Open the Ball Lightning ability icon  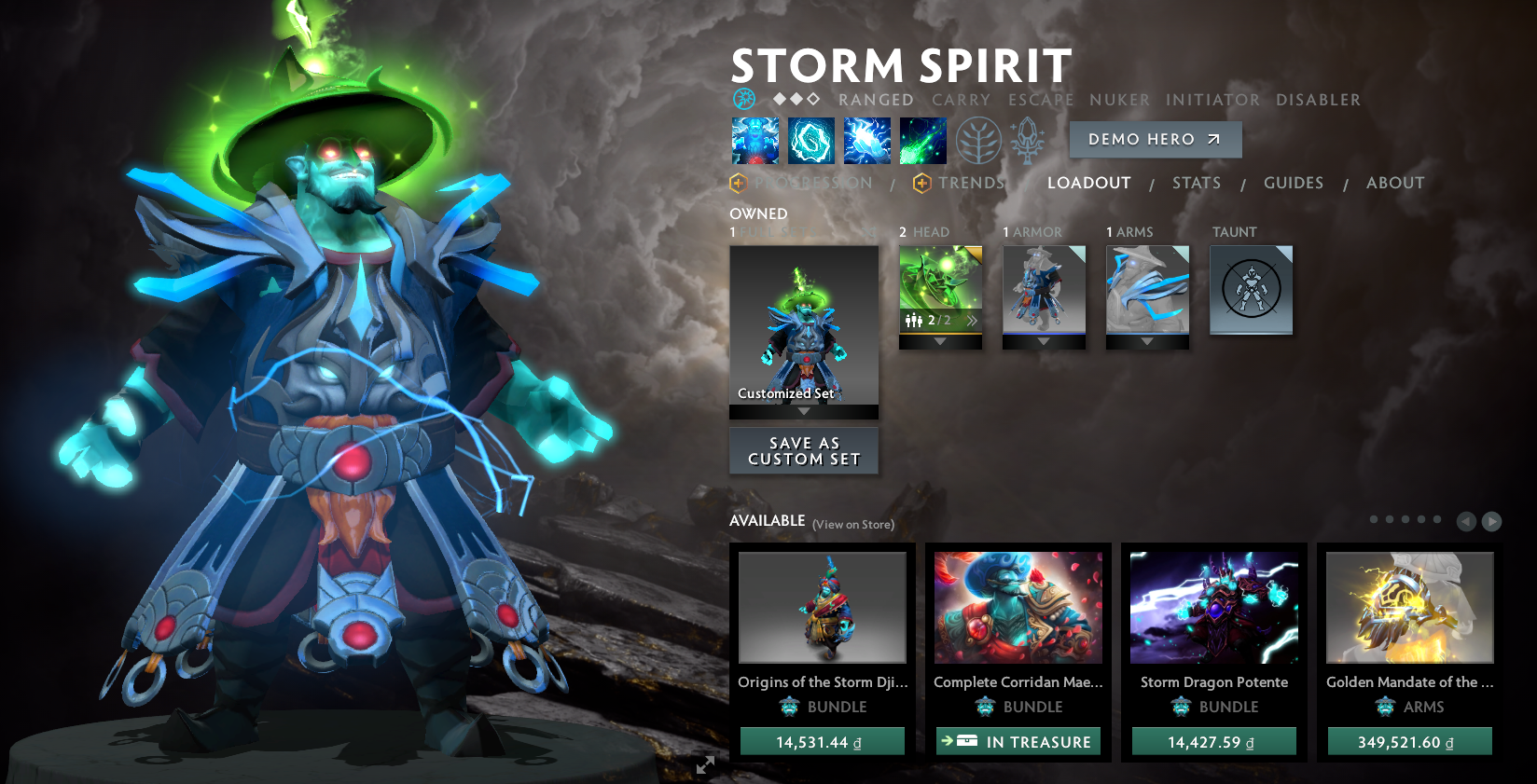pos(922,140)
